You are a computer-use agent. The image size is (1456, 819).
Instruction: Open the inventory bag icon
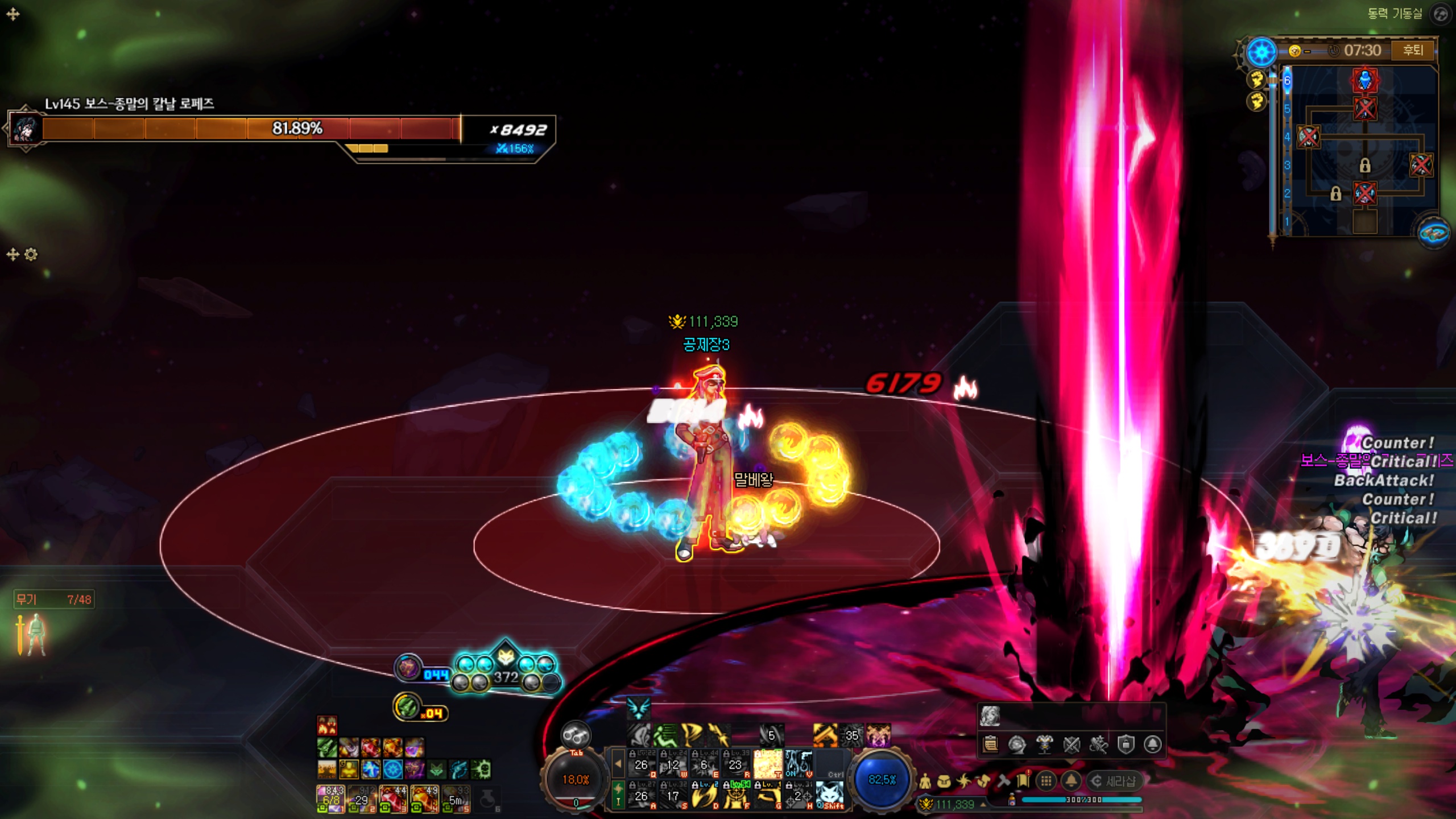tap(944, 781)
